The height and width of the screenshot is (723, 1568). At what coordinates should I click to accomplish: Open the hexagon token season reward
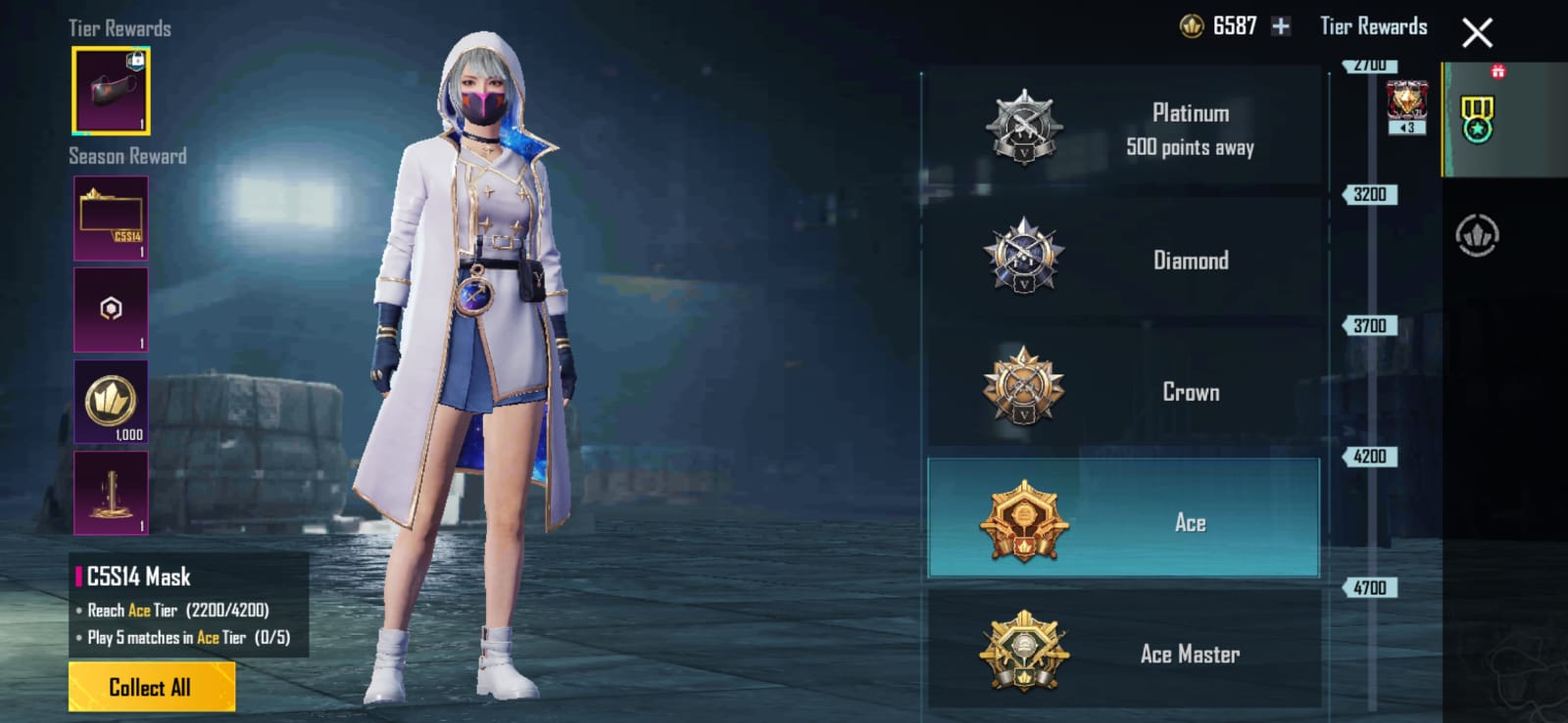tap(110, 311)
